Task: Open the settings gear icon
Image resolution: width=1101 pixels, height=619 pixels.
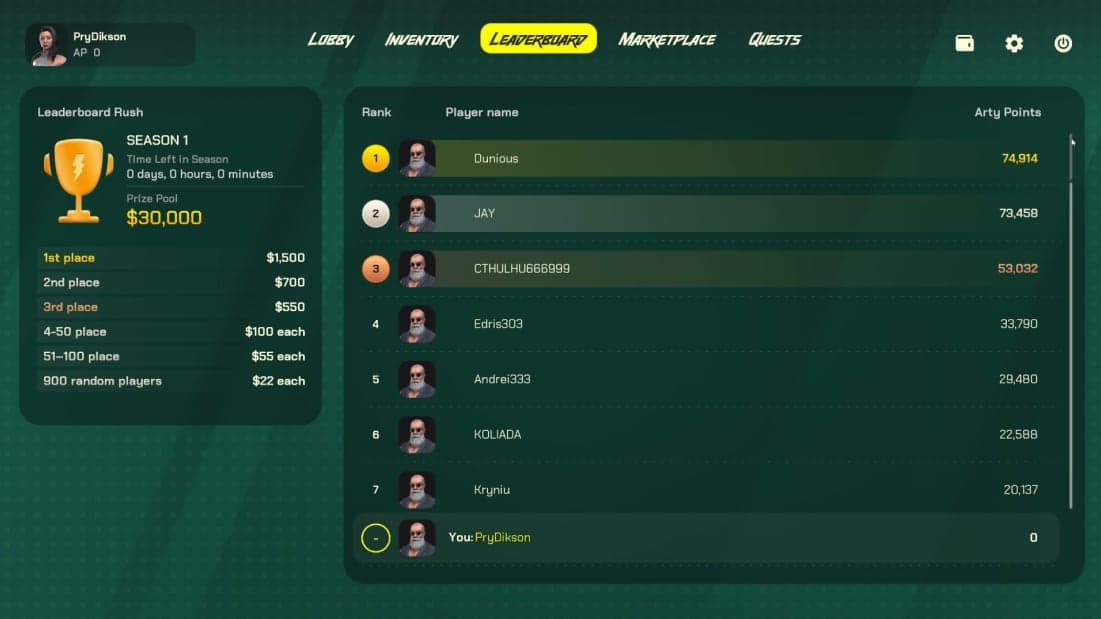Action: tap(1014, 44)
